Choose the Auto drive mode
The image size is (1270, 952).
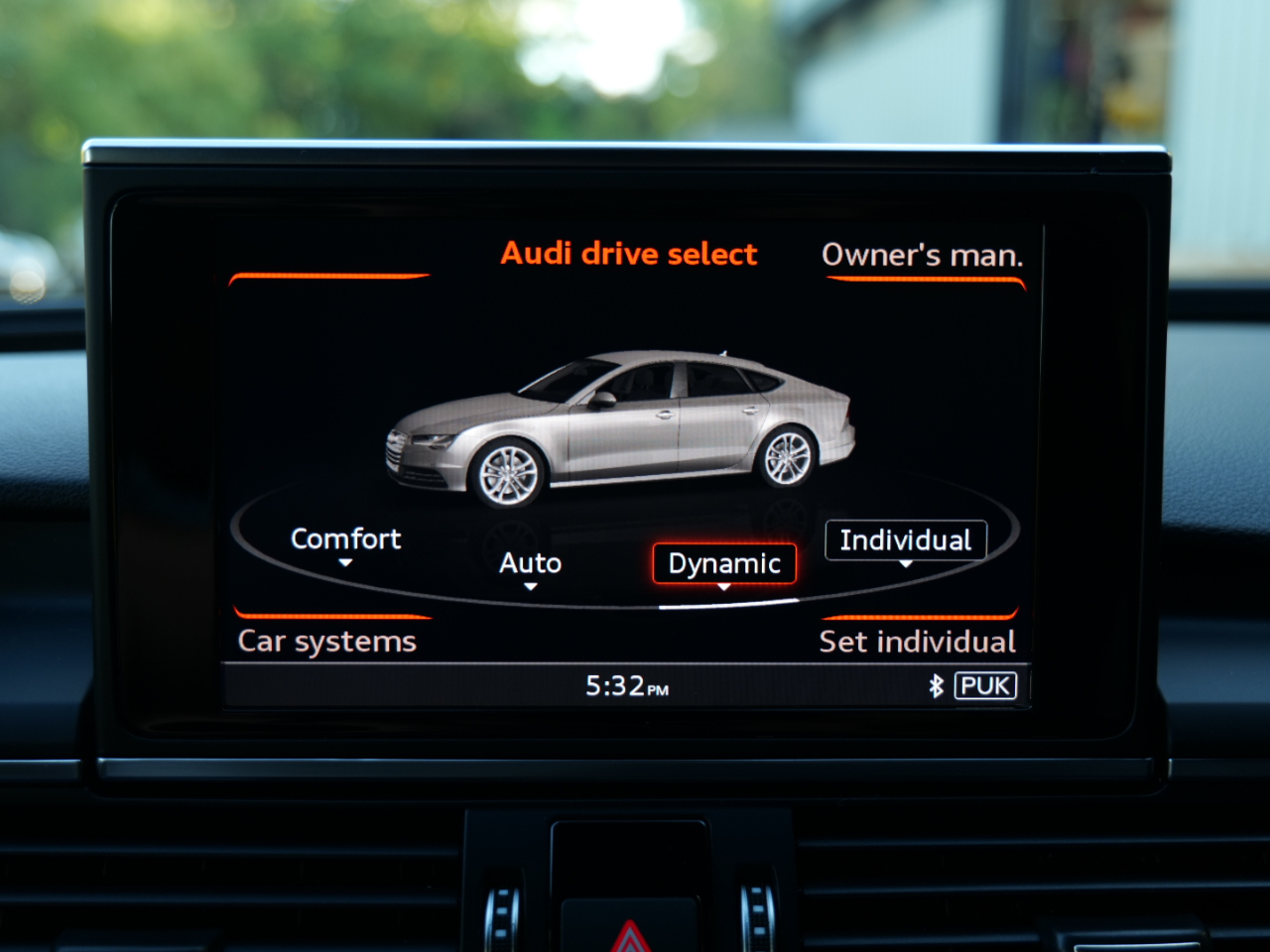[530, 563]
